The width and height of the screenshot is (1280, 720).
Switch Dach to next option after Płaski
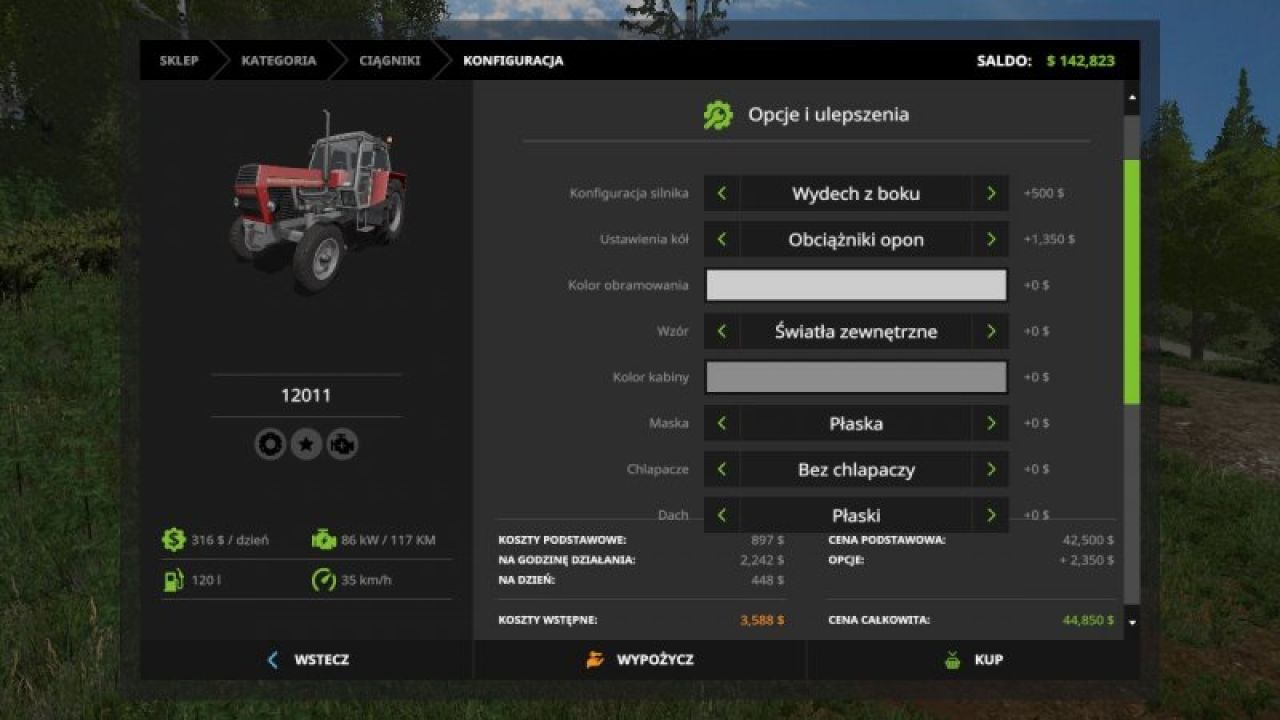point(991,515)
